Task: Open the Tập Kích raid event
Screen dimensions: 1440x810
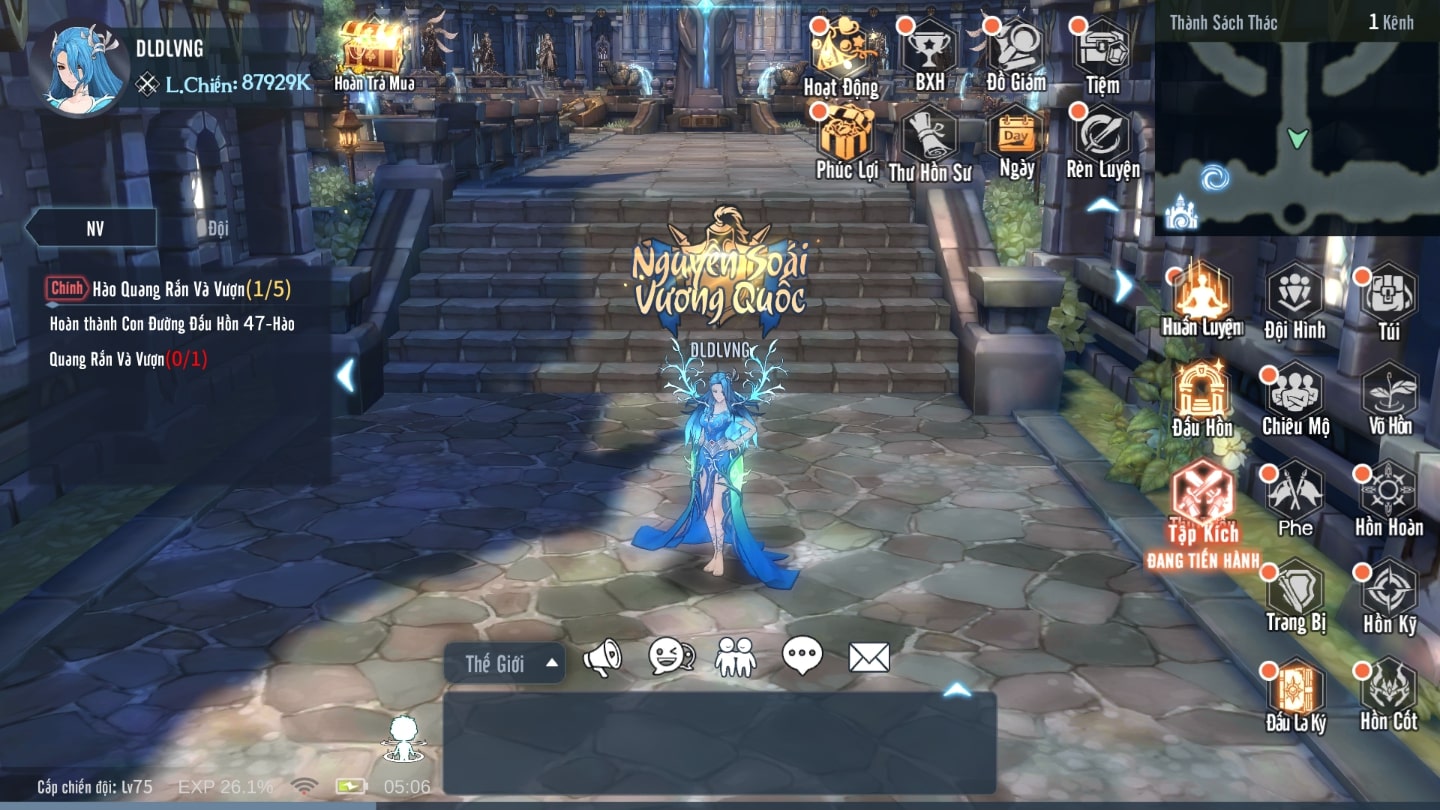Action: point(1202,495)
